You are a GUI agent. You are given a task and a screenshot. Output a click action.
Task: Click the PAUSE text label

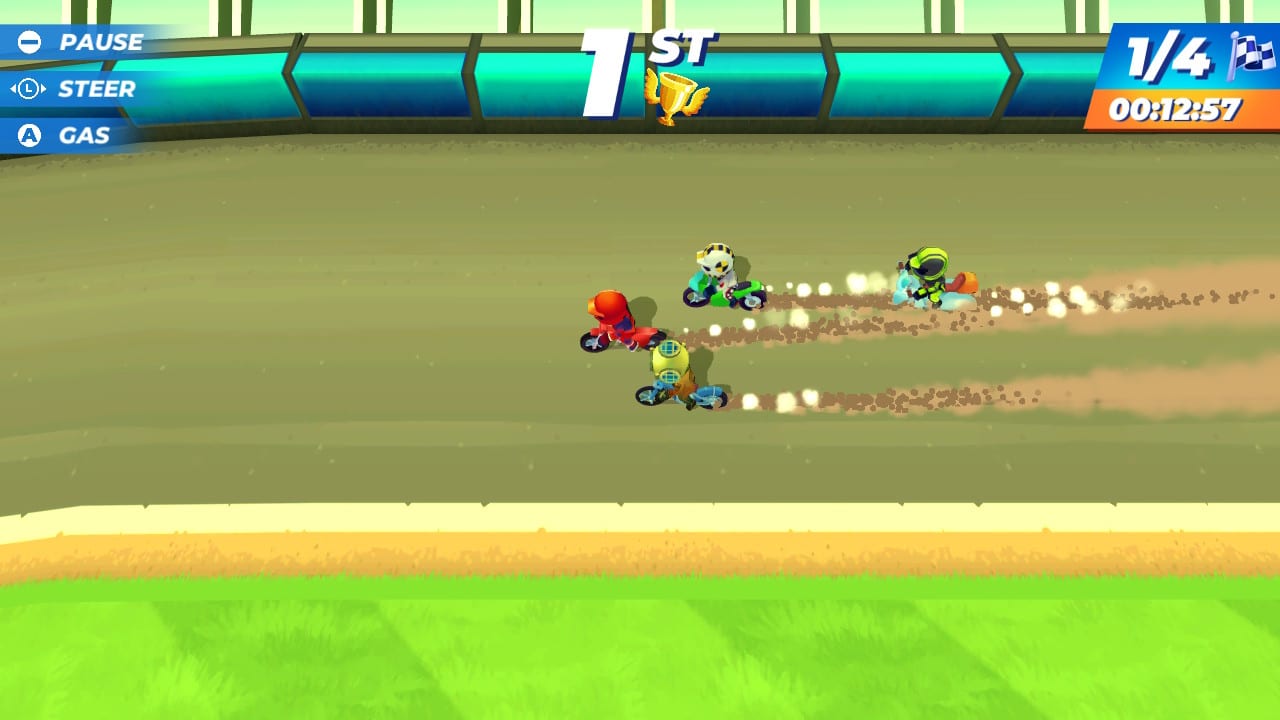coord(100,42)
